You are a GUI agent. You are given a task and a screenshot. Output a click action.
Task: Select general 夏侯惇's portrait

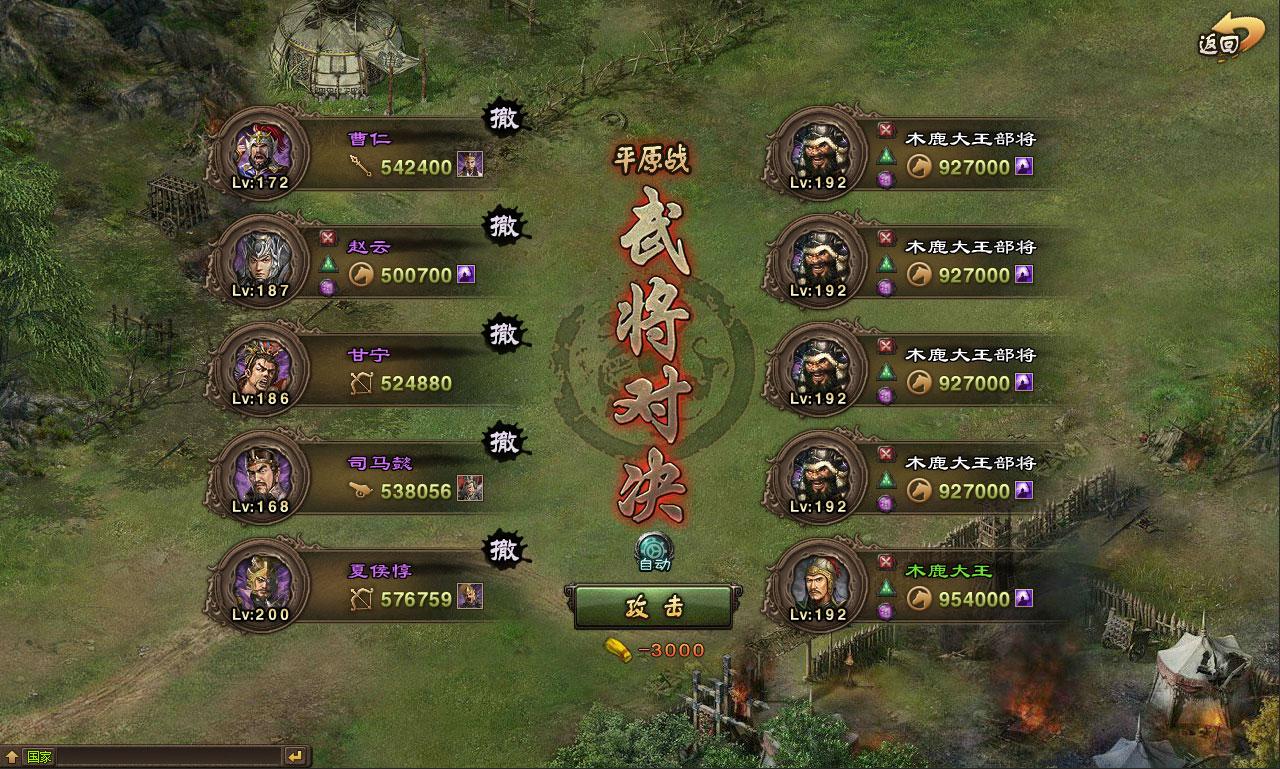coord(260,585)
